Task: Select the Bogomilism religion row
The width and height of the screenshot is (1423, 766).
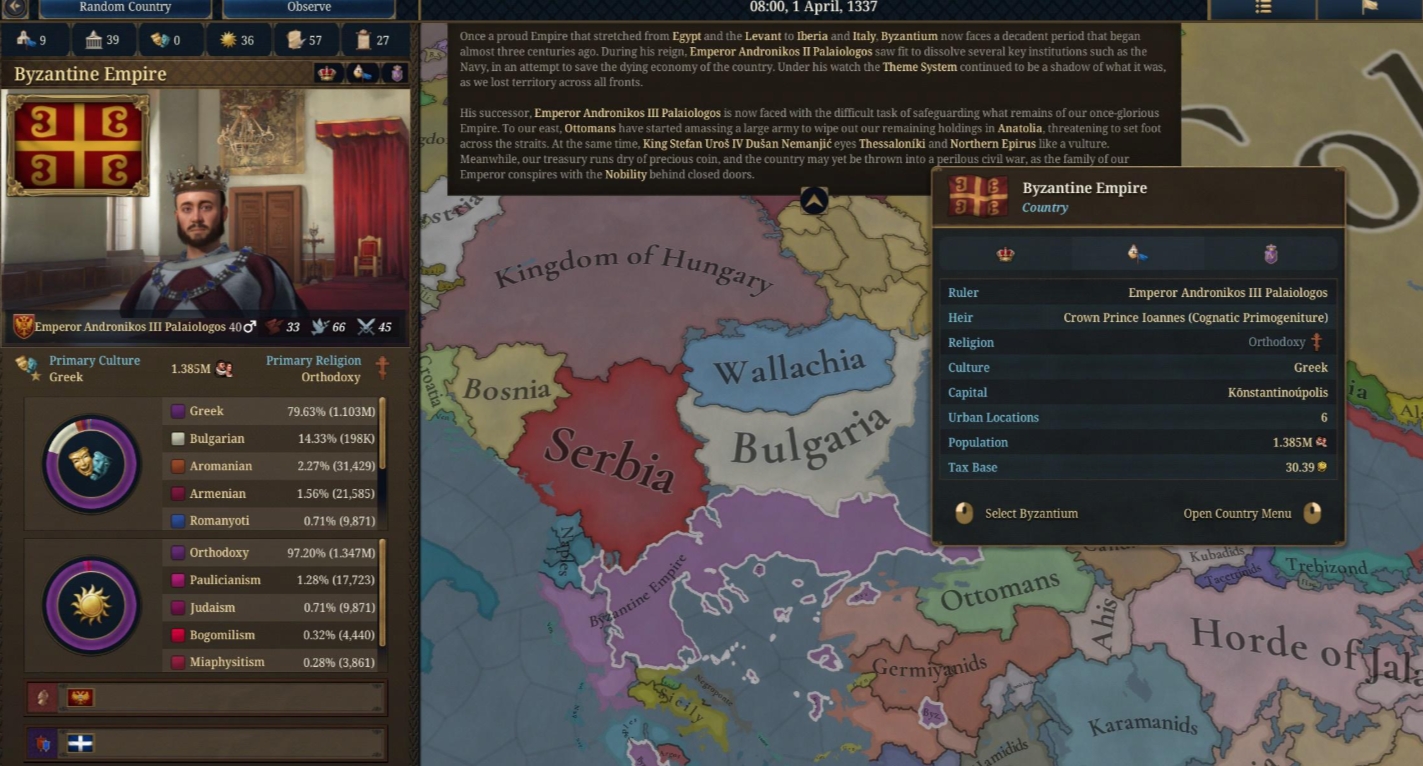Action: [x=270, y=635]
